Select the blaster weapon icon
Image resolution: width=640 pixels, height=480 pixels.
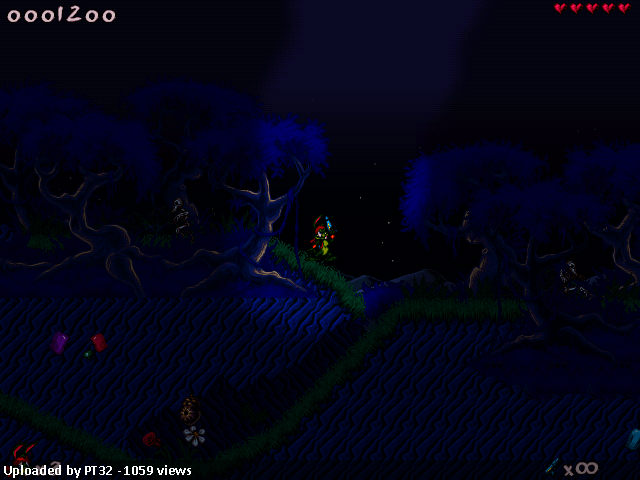pyautogui.click(x=551, y=466)
